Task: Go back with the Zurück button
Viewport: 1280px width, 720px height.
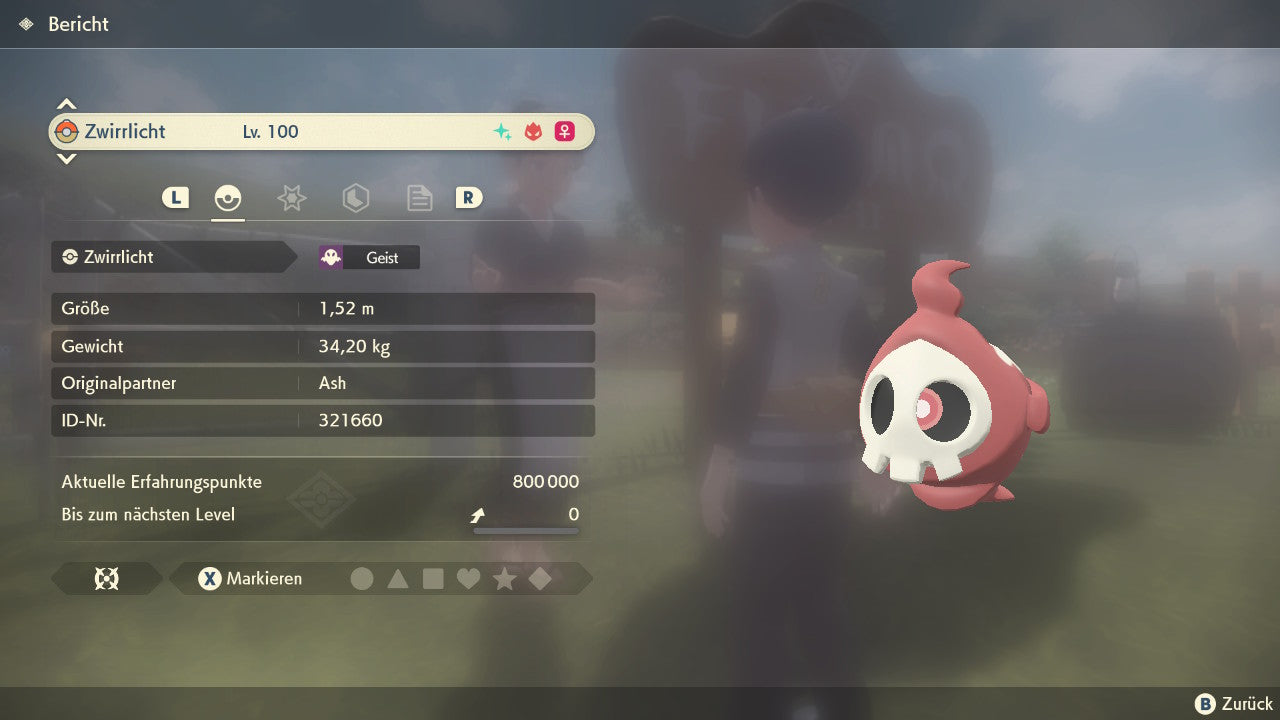Action: [x=1234, y=704]
